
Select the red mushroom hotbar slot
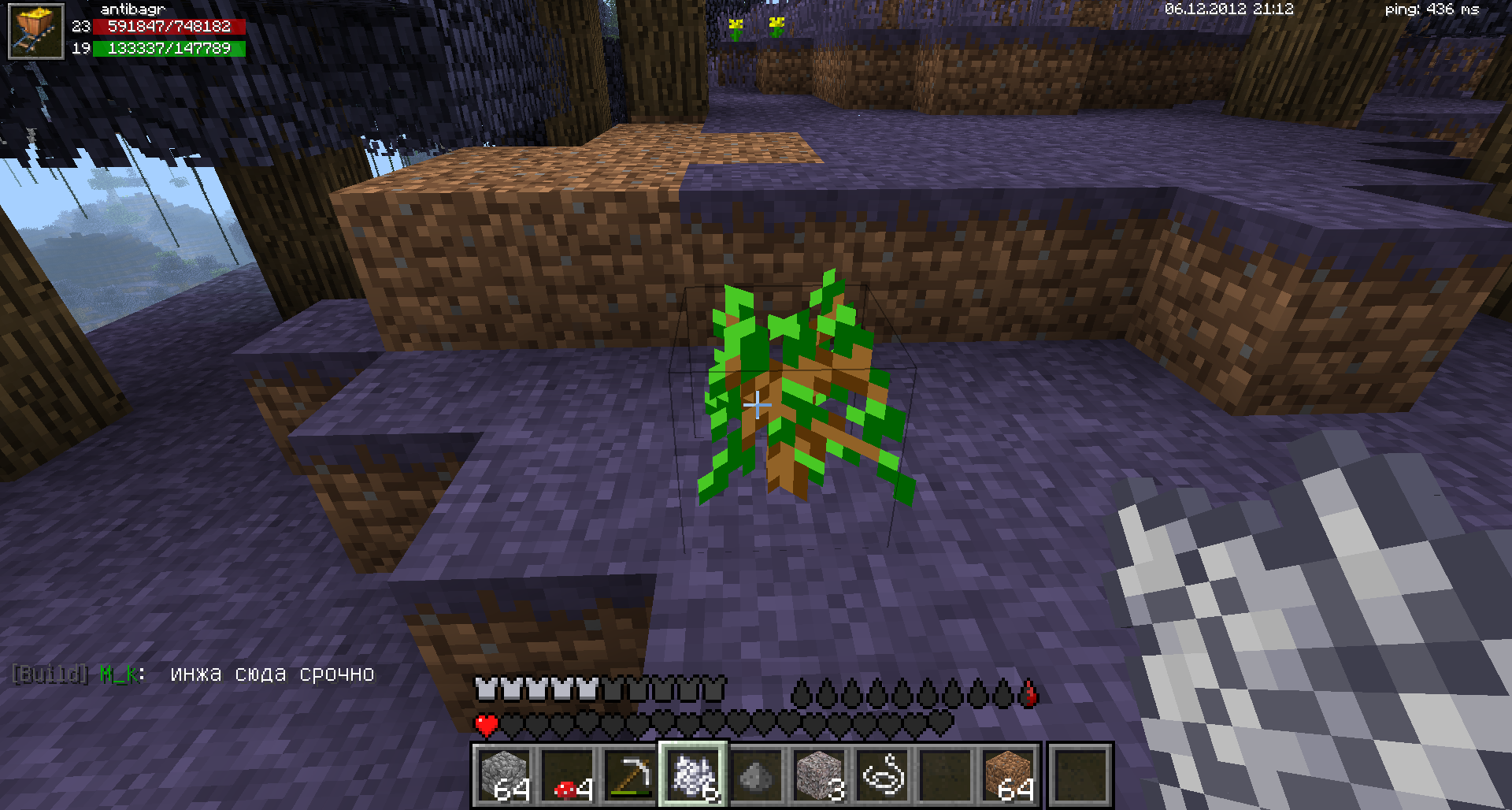click(x=567, y=775)
